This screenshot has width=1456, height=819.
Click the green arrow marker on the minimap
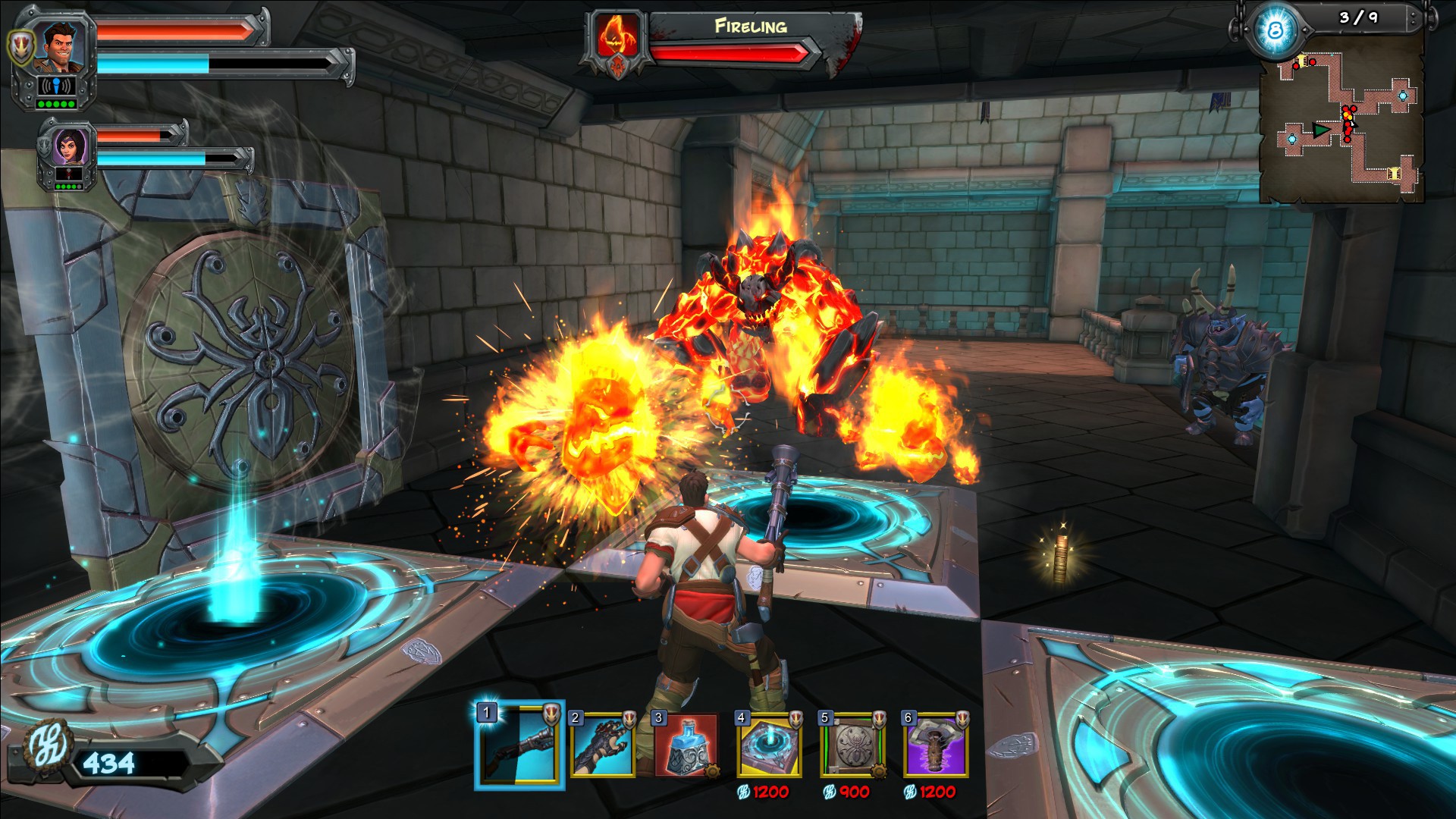[1319, 130]
